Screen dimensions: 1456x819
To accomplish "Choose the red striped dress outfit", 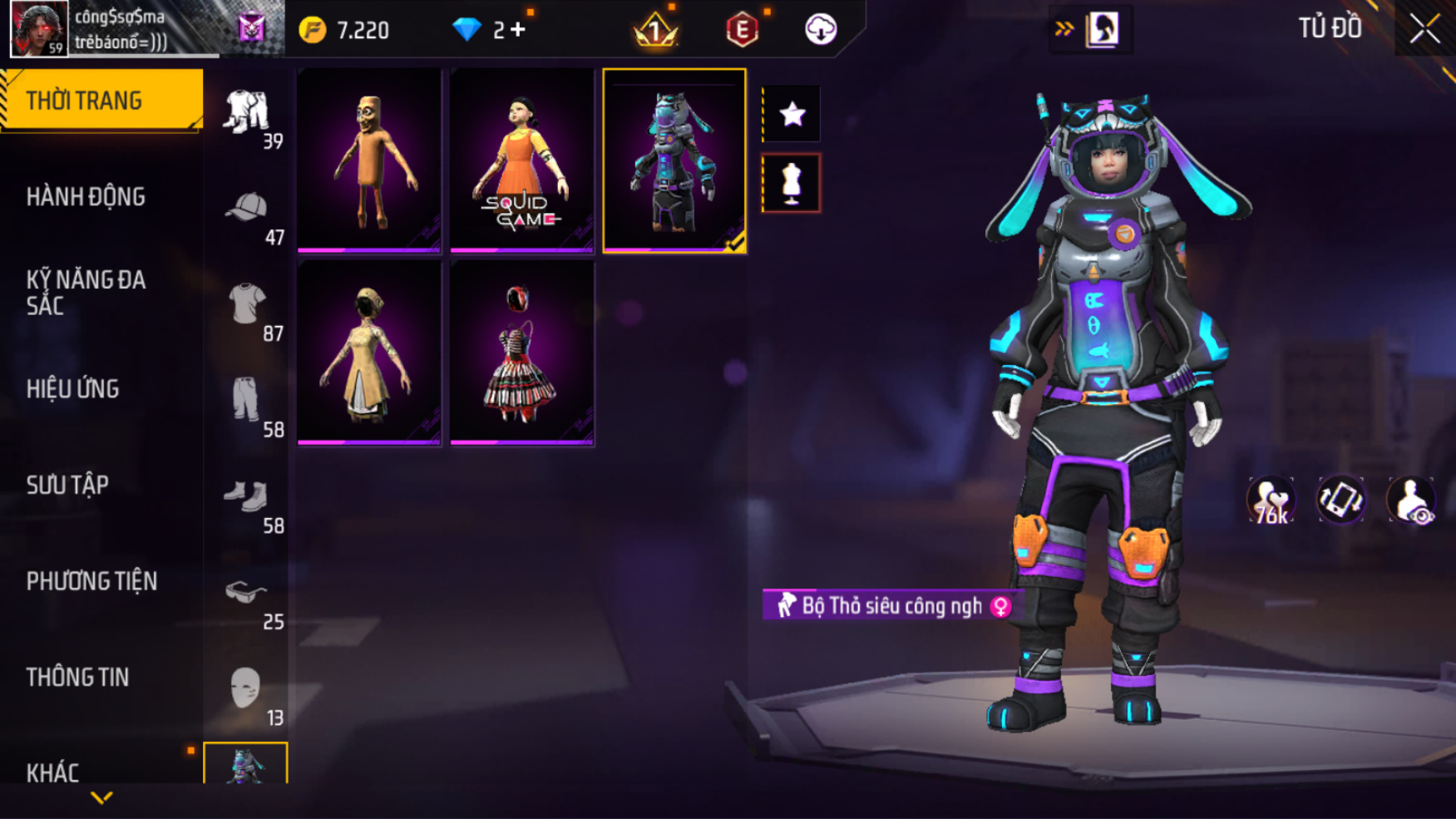I will point(521,353).
